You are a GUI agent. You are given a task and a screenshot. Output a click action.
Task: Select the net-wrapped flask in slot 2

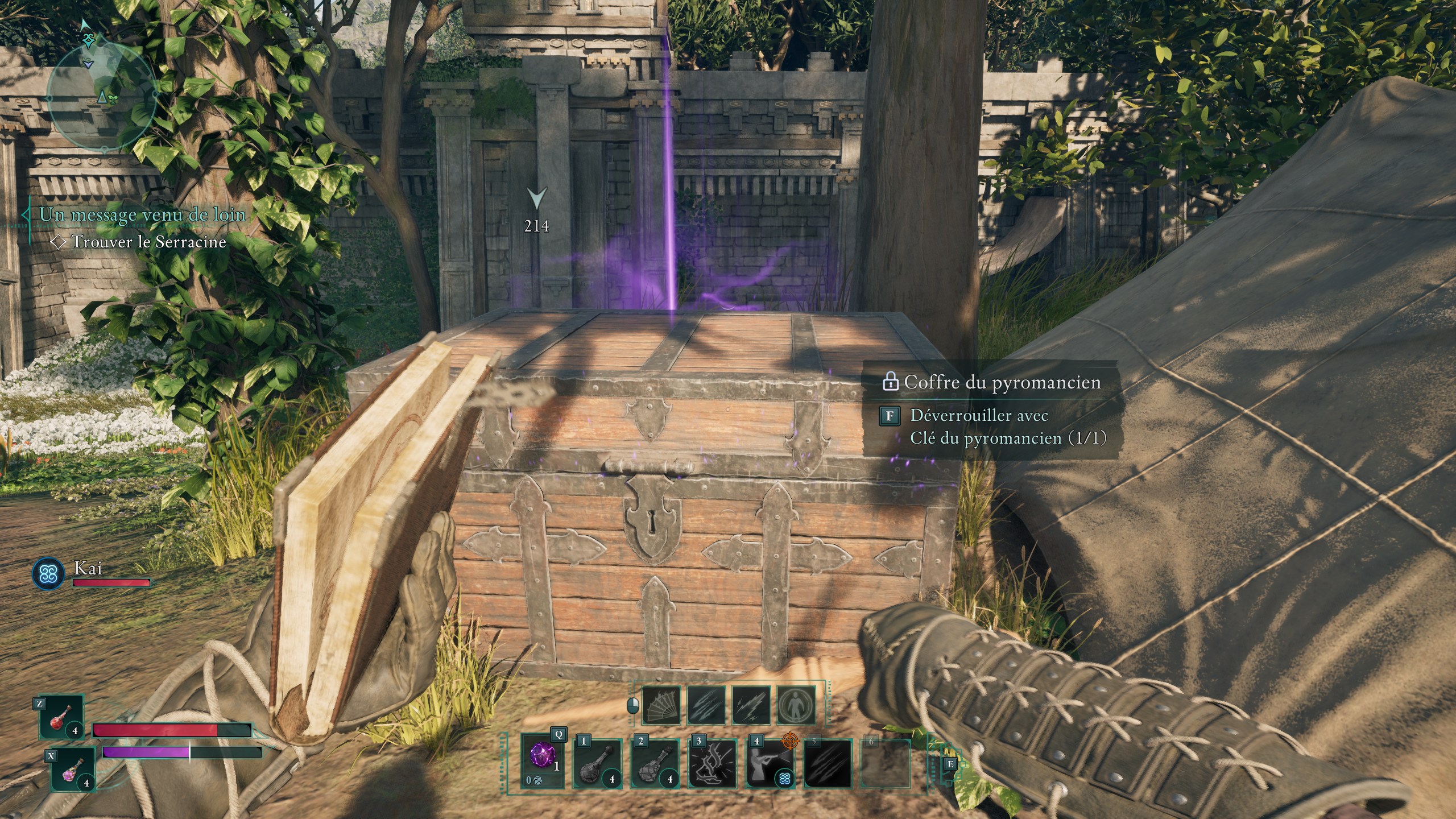click(x=655, y=764)
